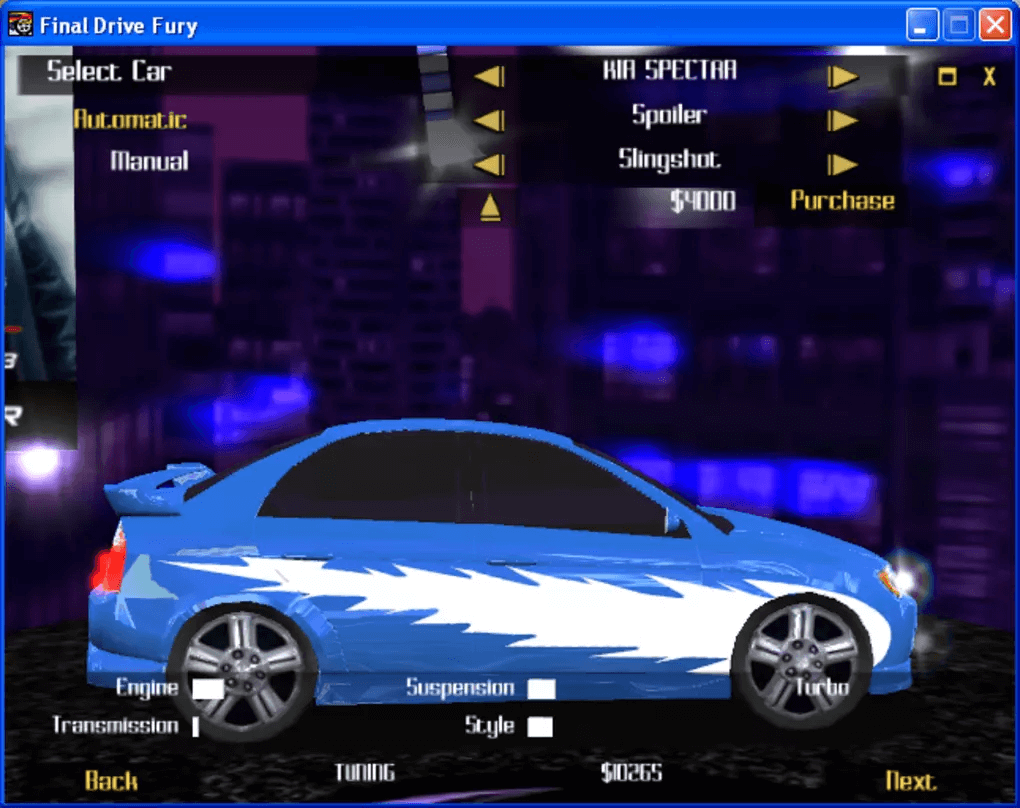The width and height of the screenshot is (1020, 808).
Task: Choose Manual transmission
Action: pos(149,161)
